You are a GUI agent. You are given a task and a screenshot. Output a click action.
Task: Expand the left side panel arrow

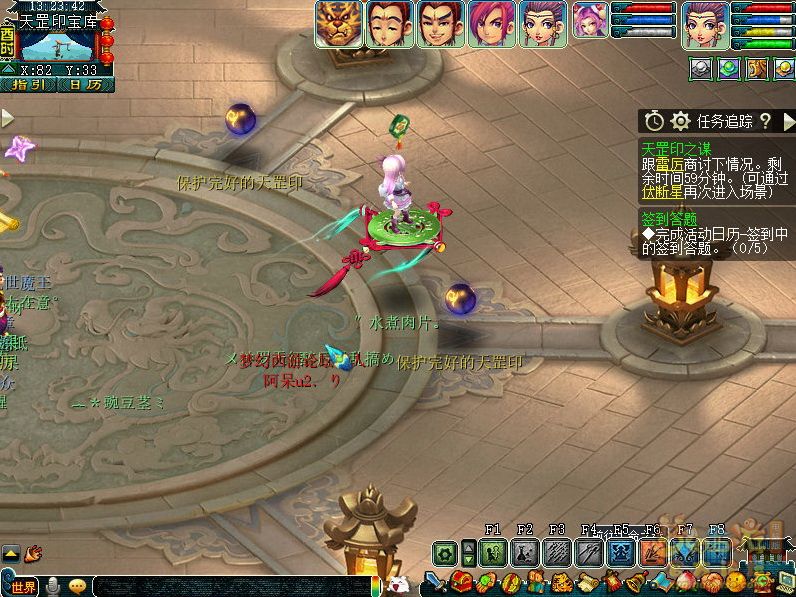pyautogui.click(x=8, y=119)
